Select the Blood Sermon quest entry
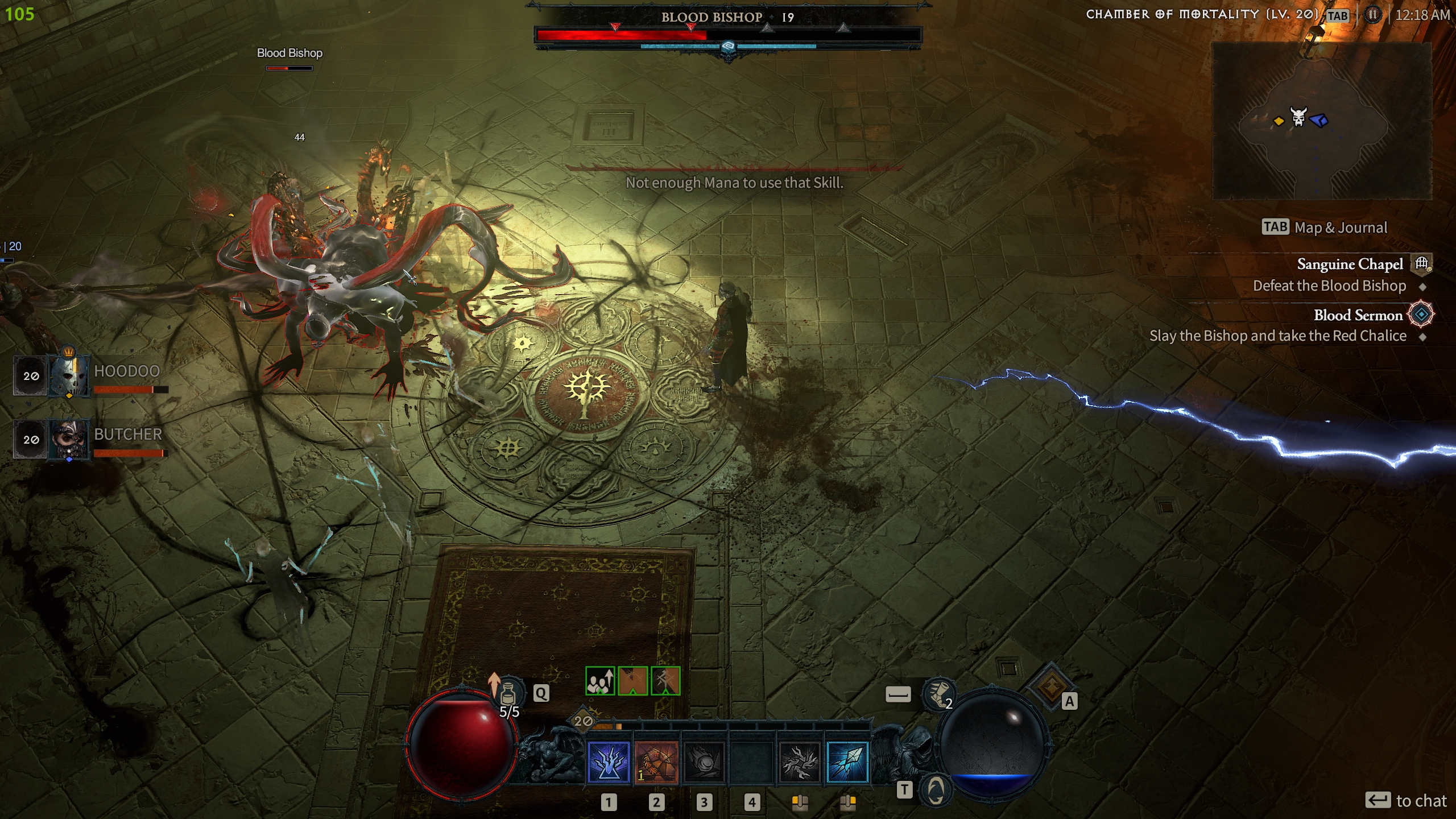 pos(1358,315)
